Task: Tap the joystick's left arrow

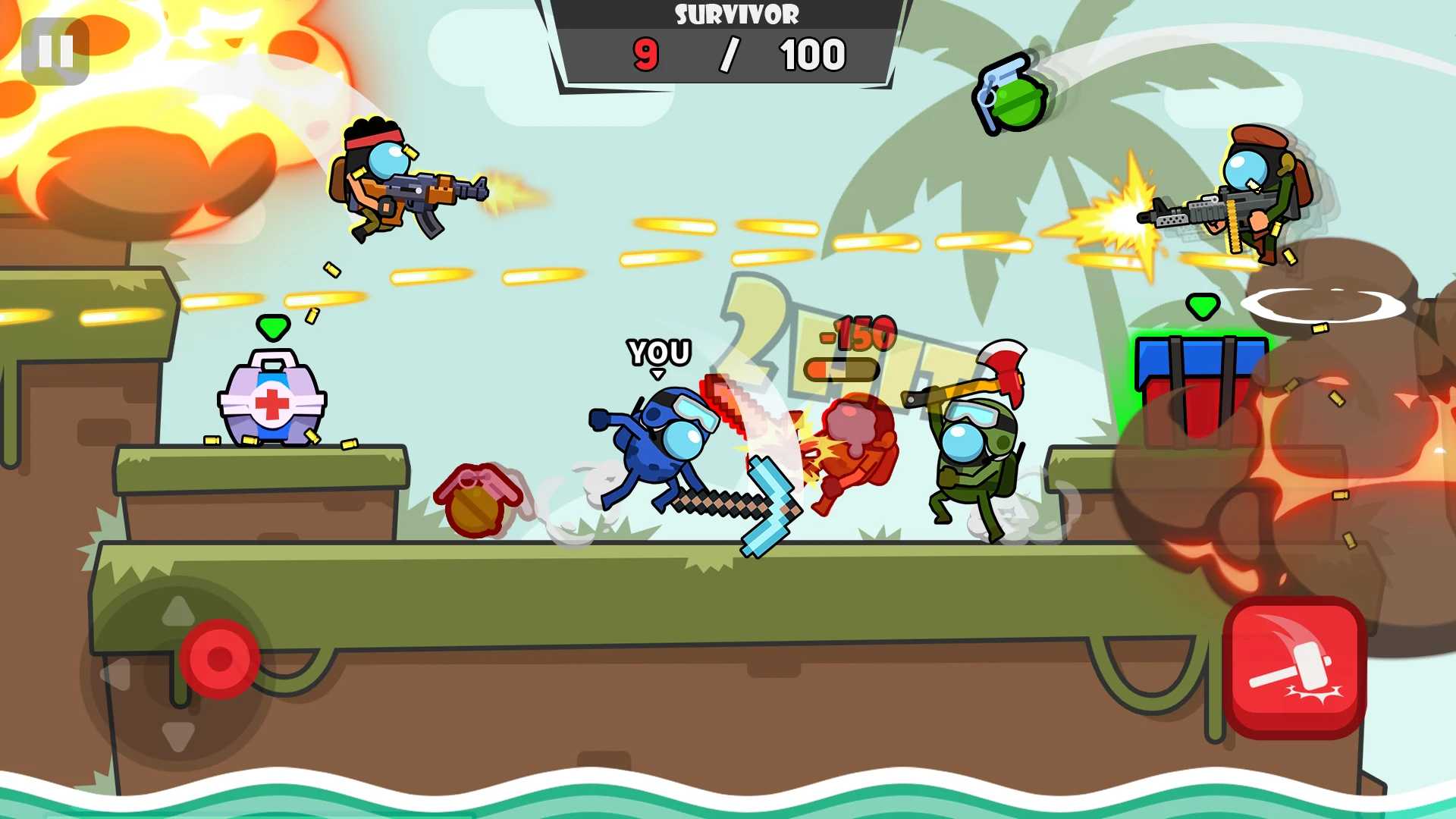Action: tap(116, 674)
